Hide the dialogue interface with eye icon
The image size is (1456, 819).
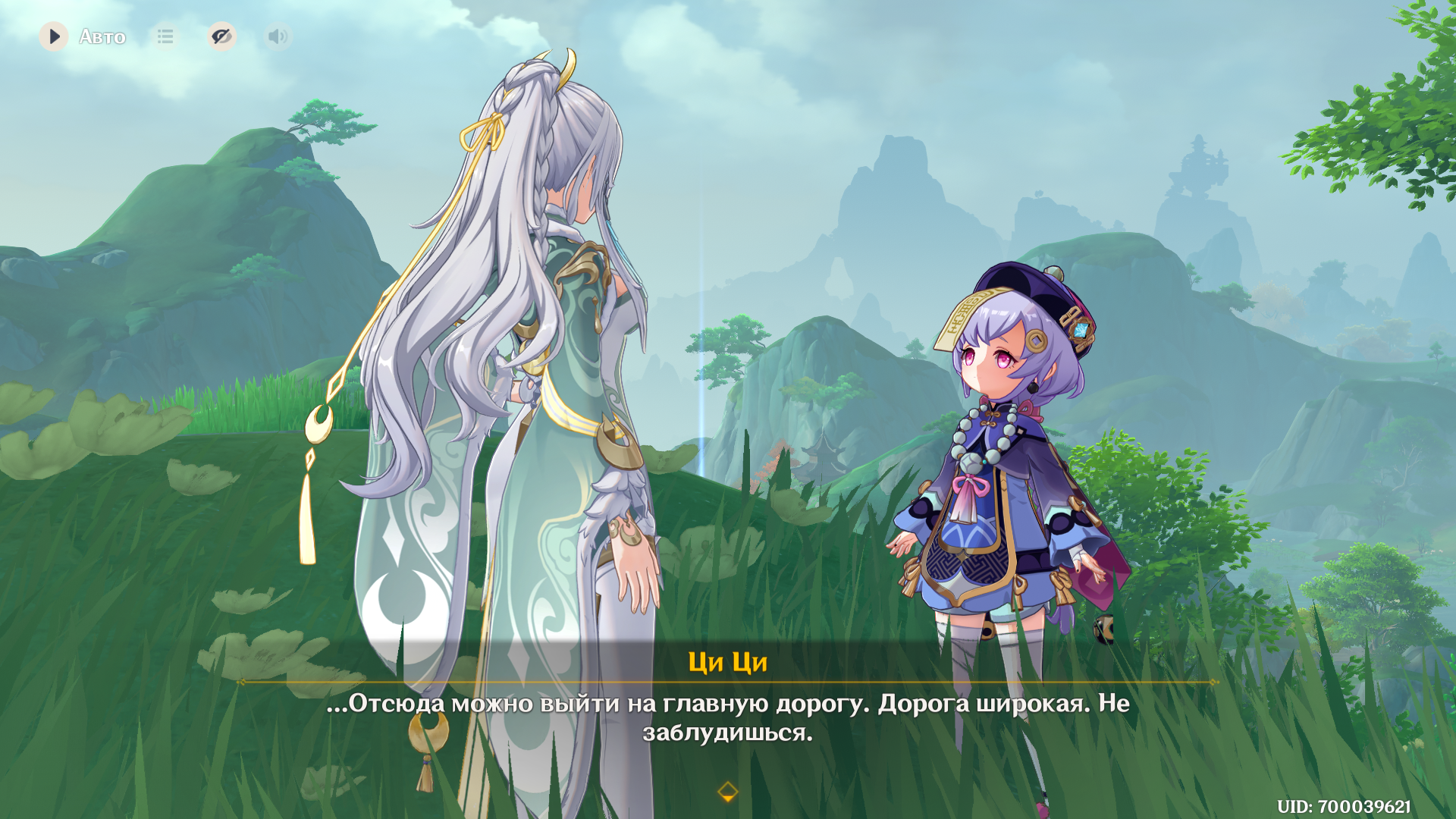[x=221, y=36]
